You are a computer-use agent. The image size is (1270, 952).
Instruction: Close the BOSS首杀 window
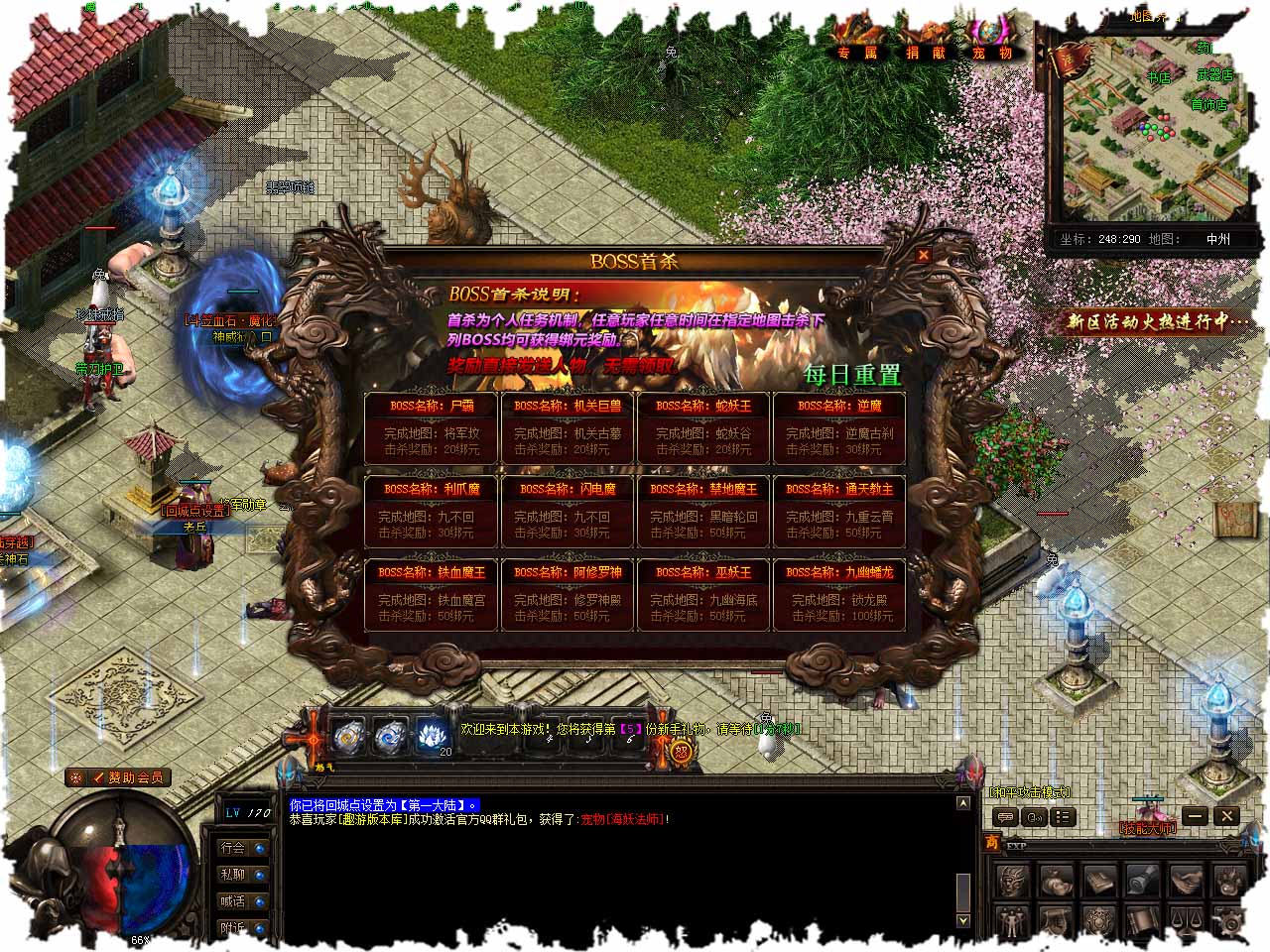coord(924,255)
